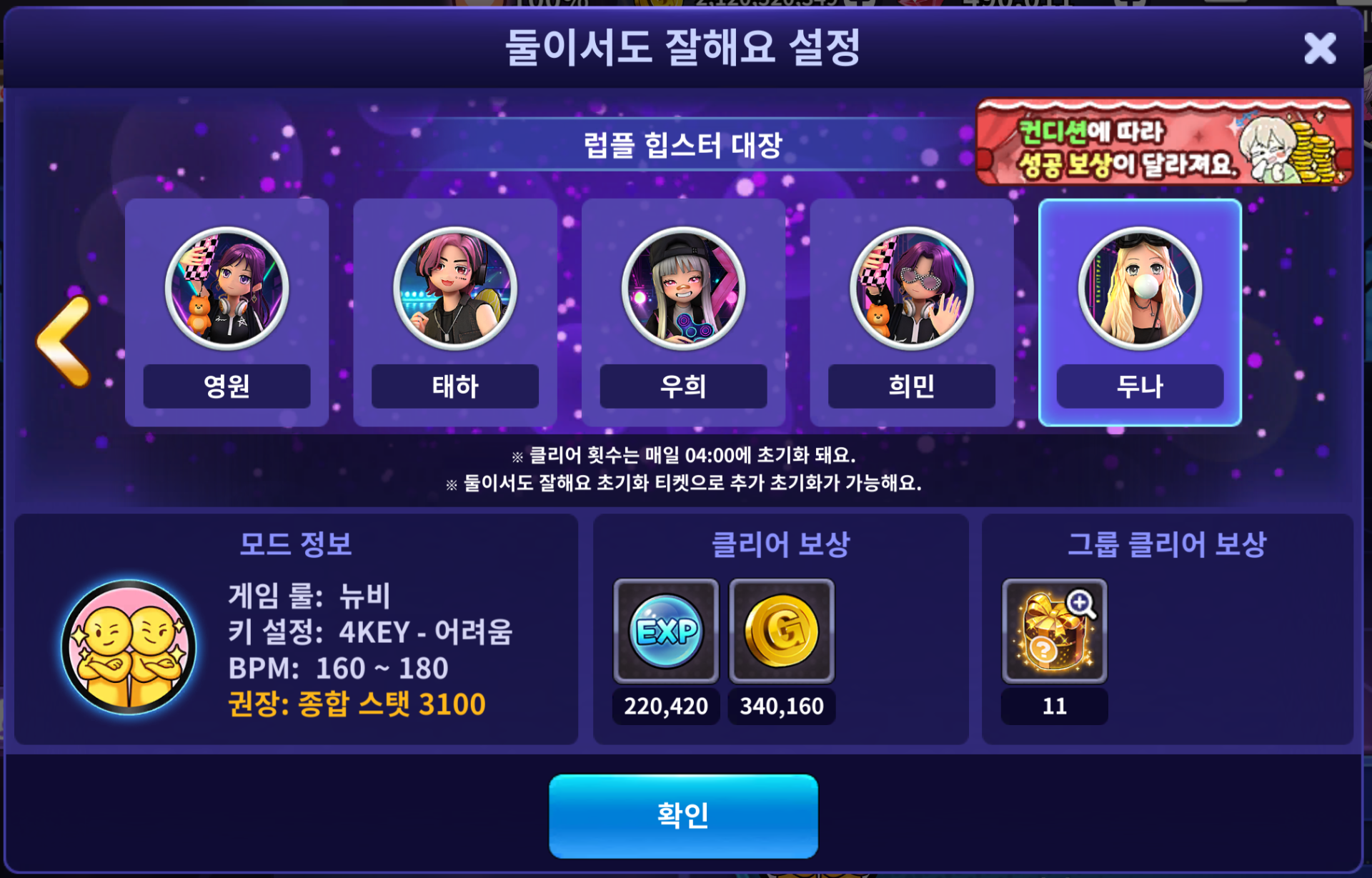Choose partner character 태하
1372x878 pixels.
pos(455,312)
